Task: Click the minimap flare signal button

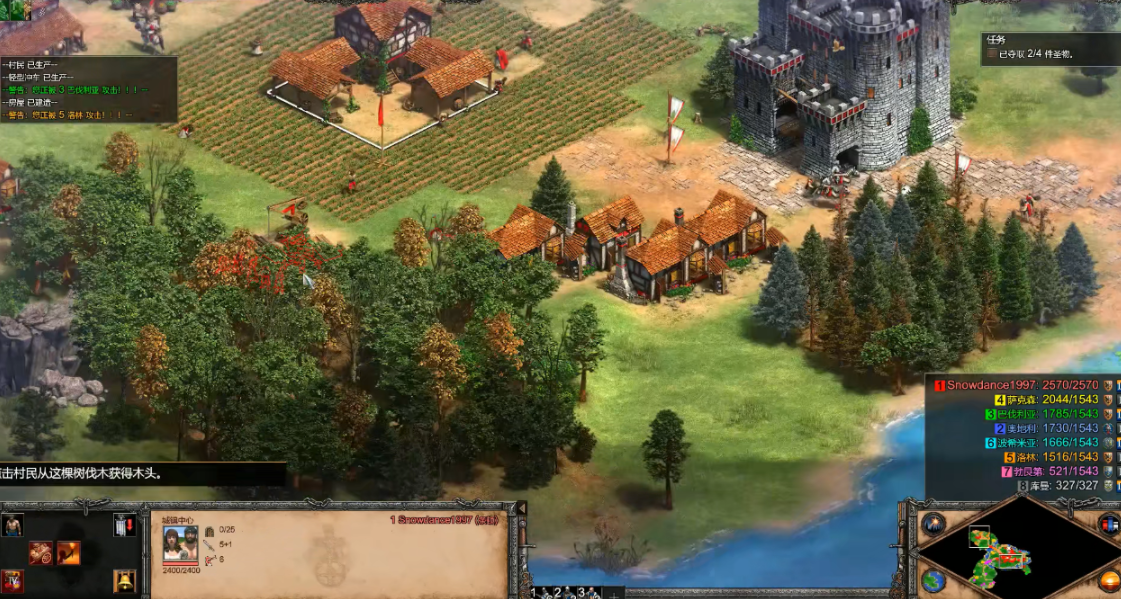Action: pyautogui.click(x=933, y=523)
